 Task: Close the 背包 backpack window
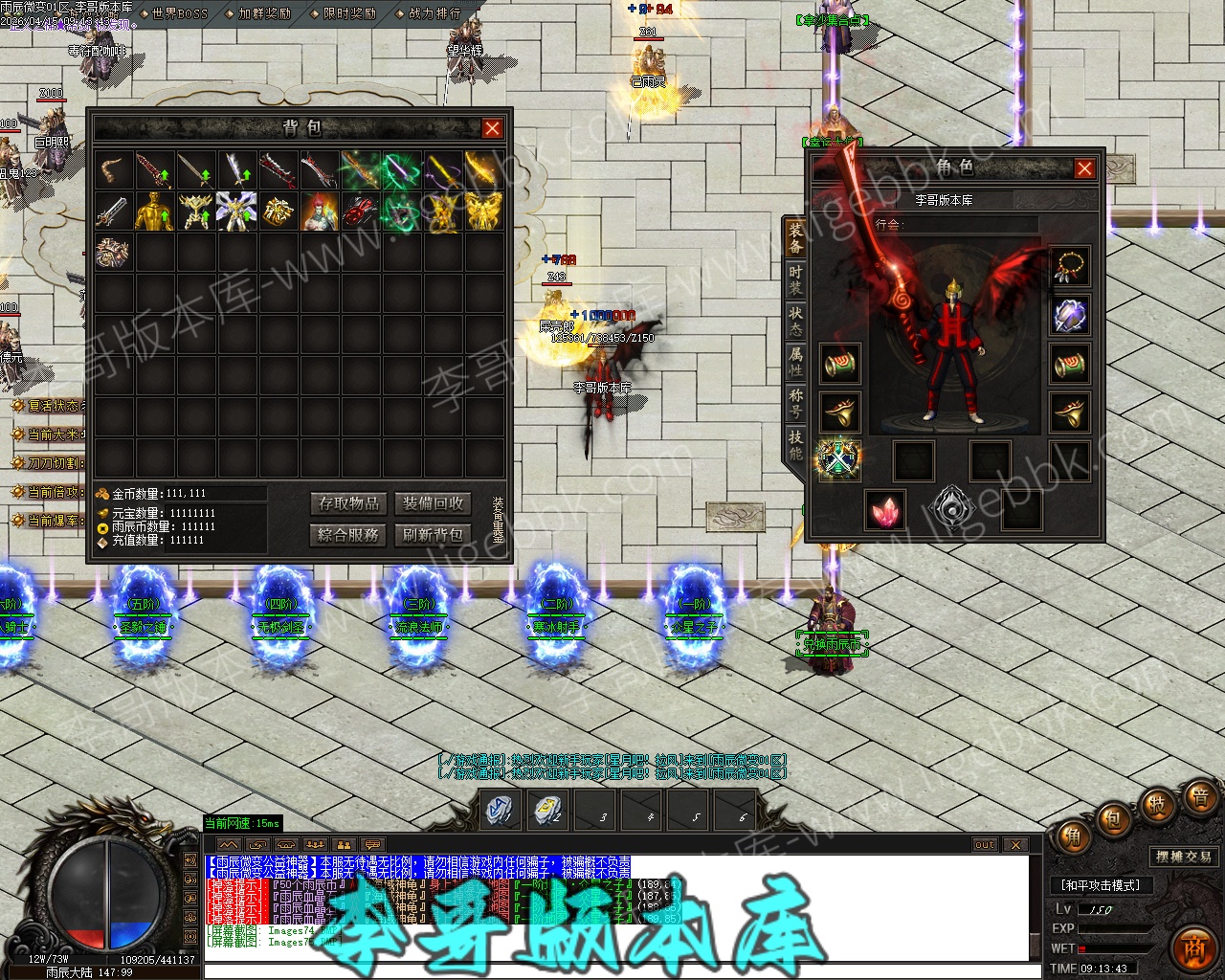[x=492, y=128]
